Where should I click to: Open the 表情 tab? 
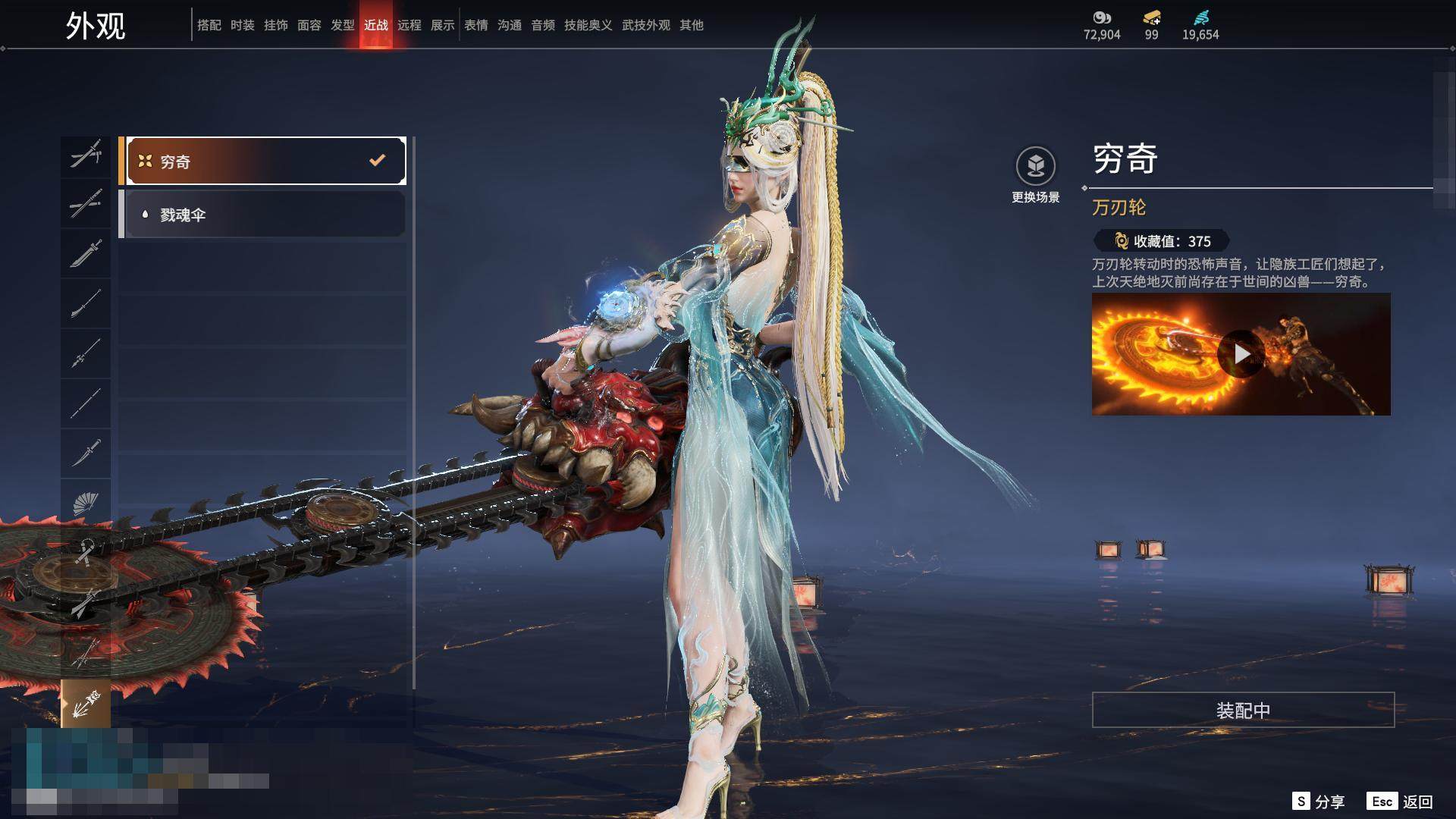[x=476, y=25]
